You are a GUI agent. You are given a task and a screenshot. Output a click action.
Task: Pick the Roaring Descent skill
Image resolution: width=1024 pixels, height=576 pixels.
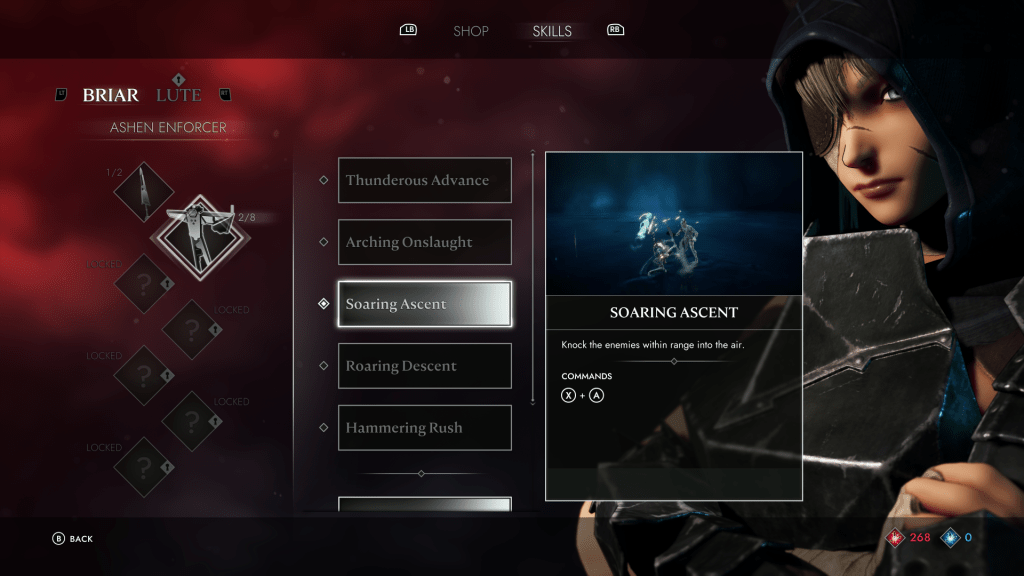(x=424, y=366)
